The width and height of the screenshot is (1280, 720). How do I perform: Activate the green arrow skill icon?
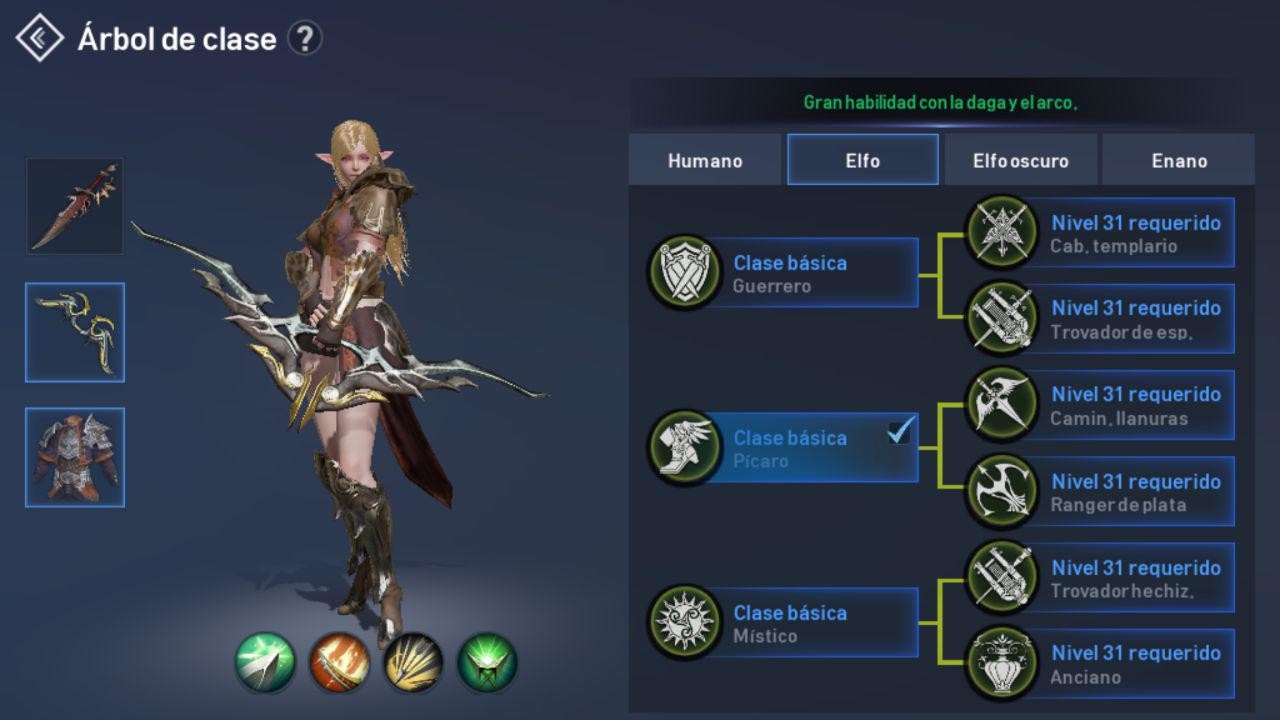[265, 662]
